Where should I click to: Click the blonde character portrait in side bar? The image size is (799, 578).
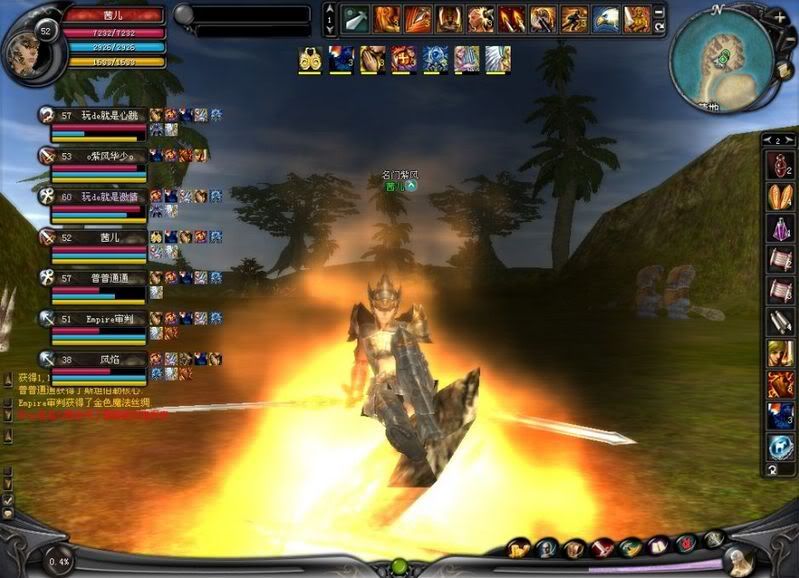pos(780,353)
